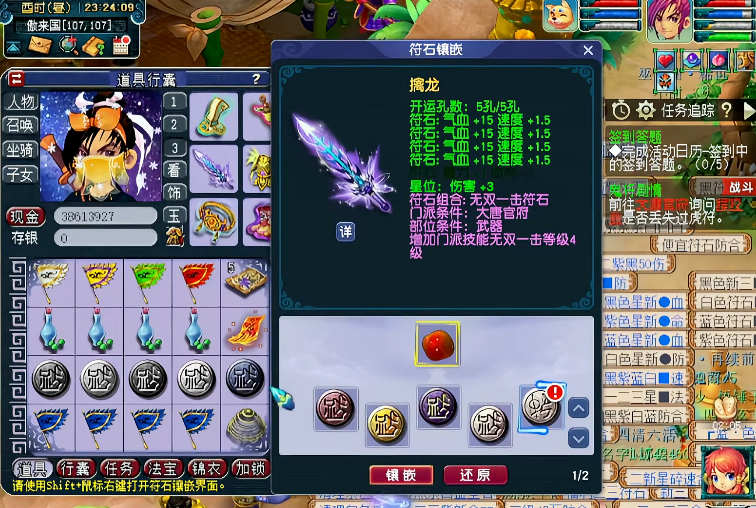756x508 pixels.
Task: Switch to the 行囊 bag tab
Action: (76, 468)
